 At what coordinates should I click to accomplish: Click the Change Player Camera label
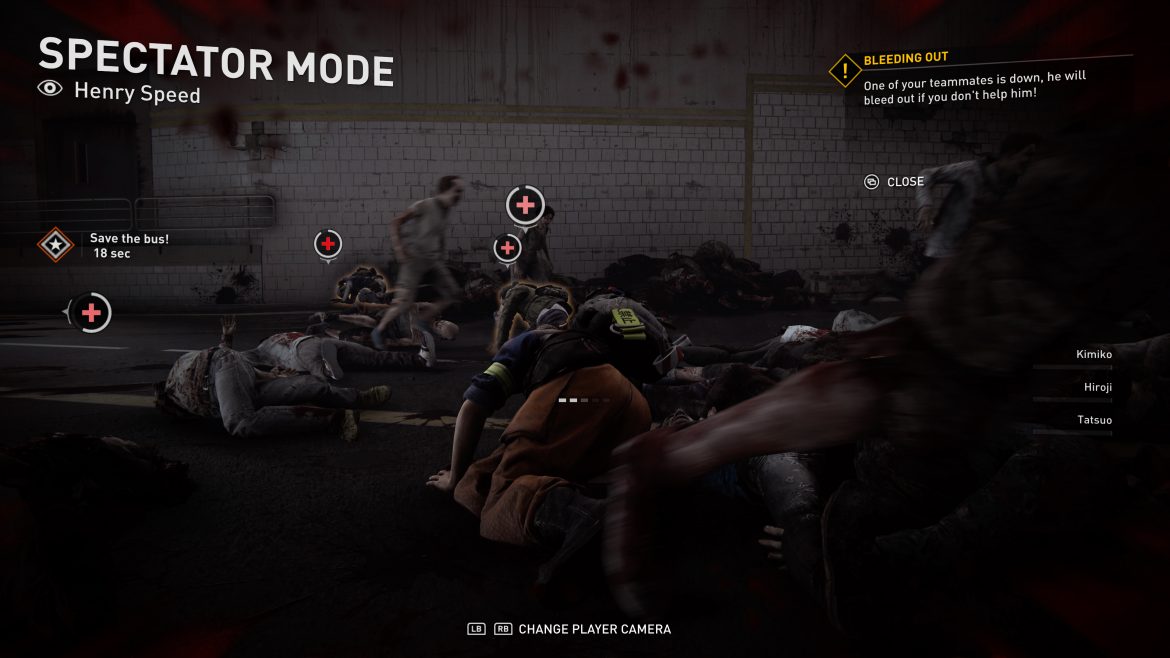click(x=594, y=629)
